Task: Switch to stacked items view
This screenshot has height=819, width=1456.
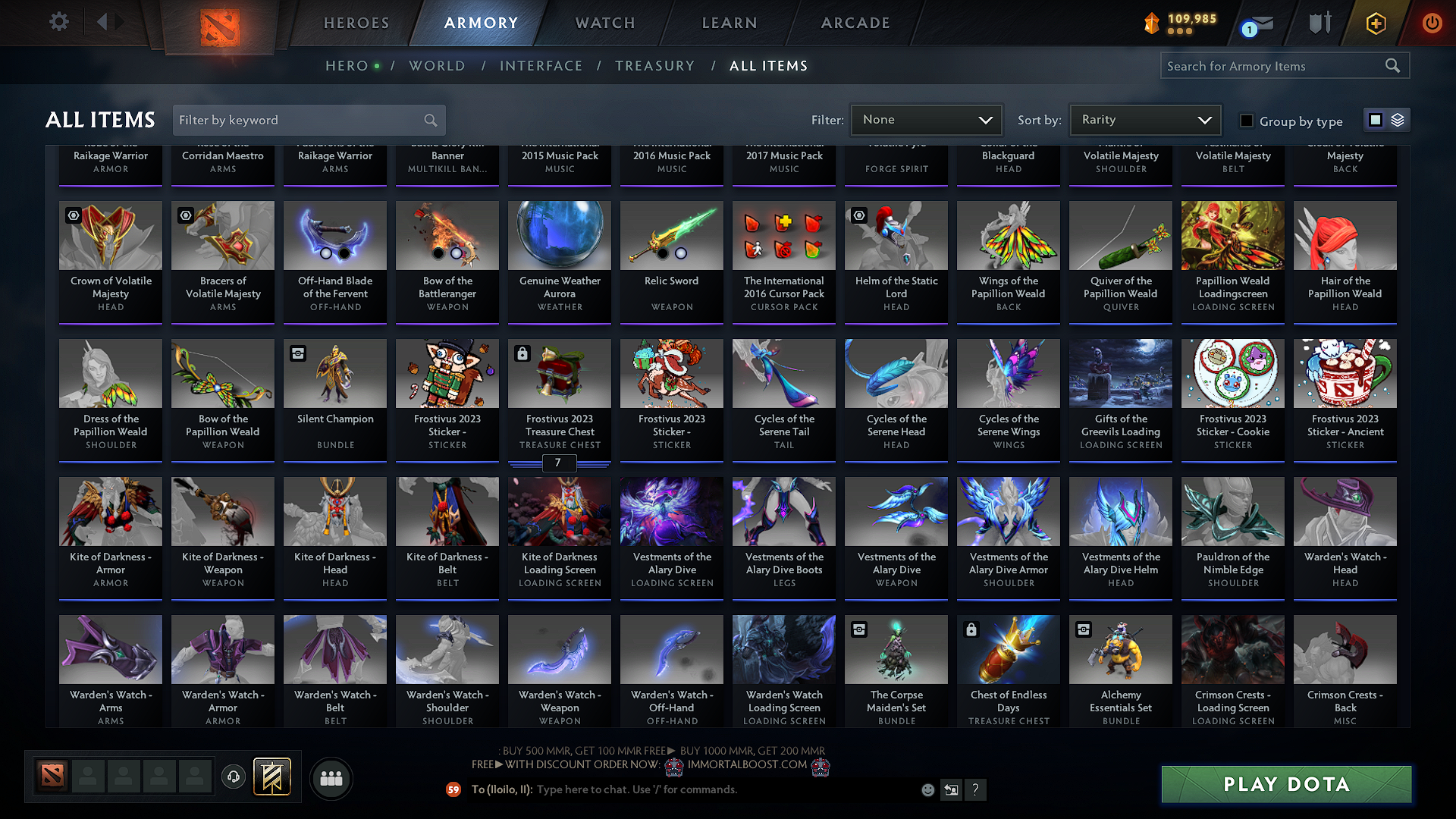Action: click(1396, 119)
